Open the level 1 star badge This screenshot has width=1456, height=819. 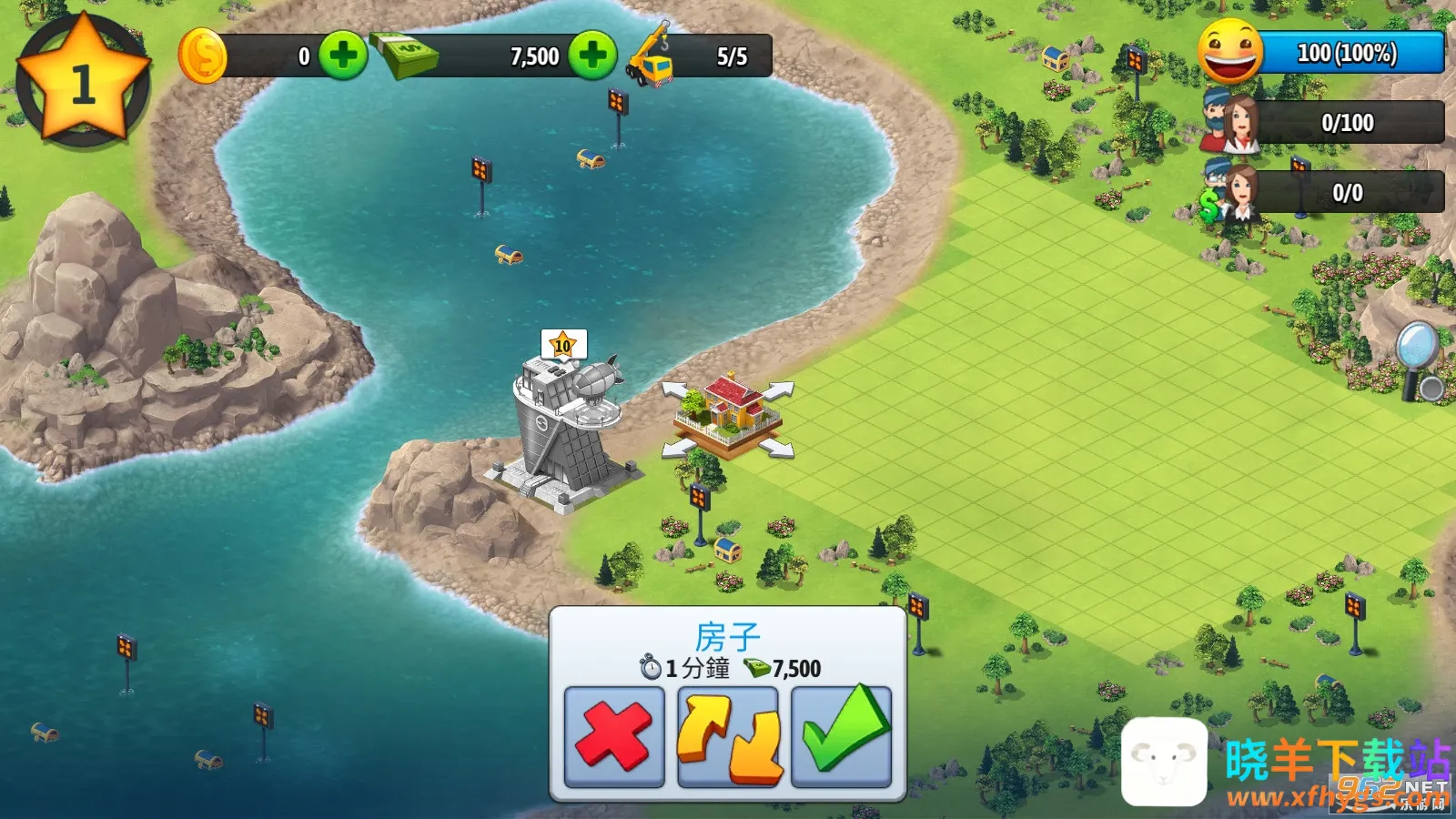[x=83, y=82]
